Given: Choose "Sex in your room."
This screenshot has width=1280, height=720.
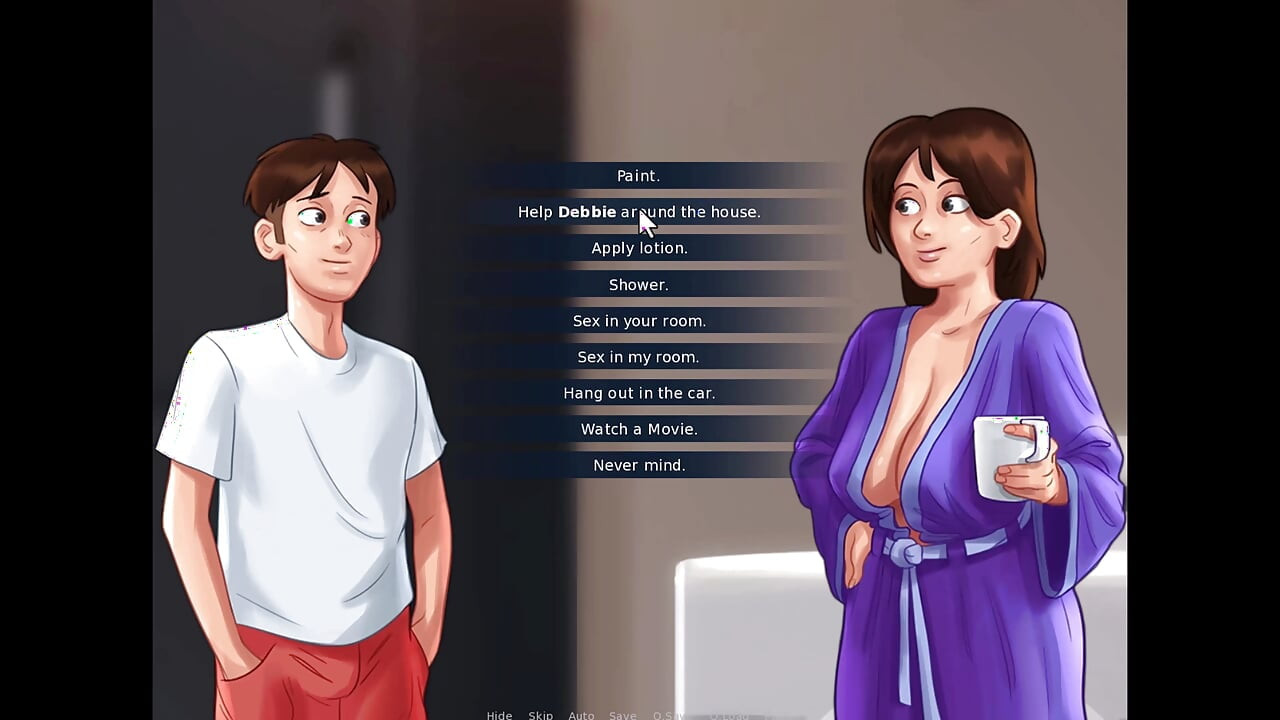Looking at the screenshot, I should [x=639, y=320].
